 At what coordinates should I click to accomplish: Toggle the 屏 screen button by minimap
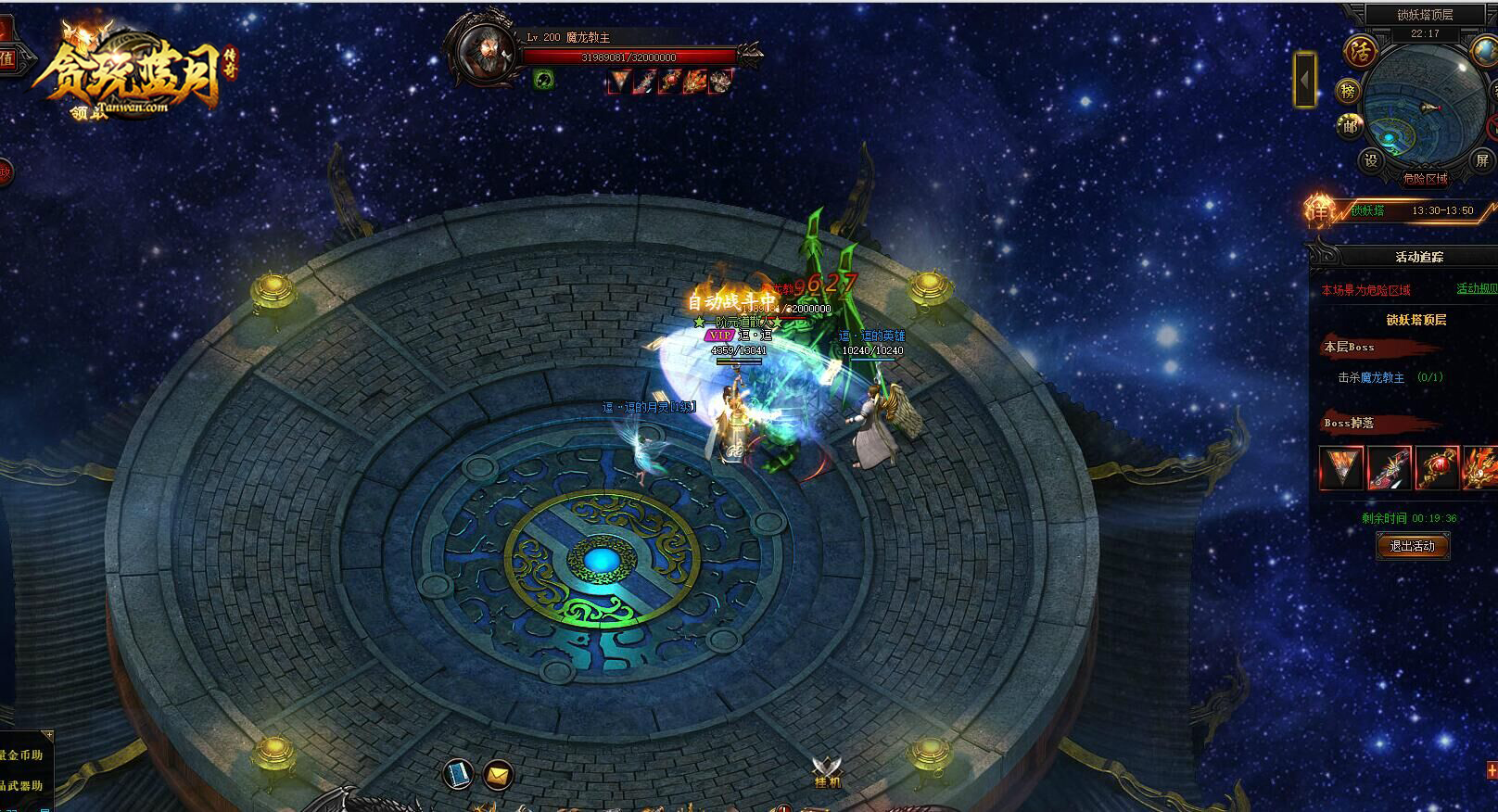(x=1481, y=159)
